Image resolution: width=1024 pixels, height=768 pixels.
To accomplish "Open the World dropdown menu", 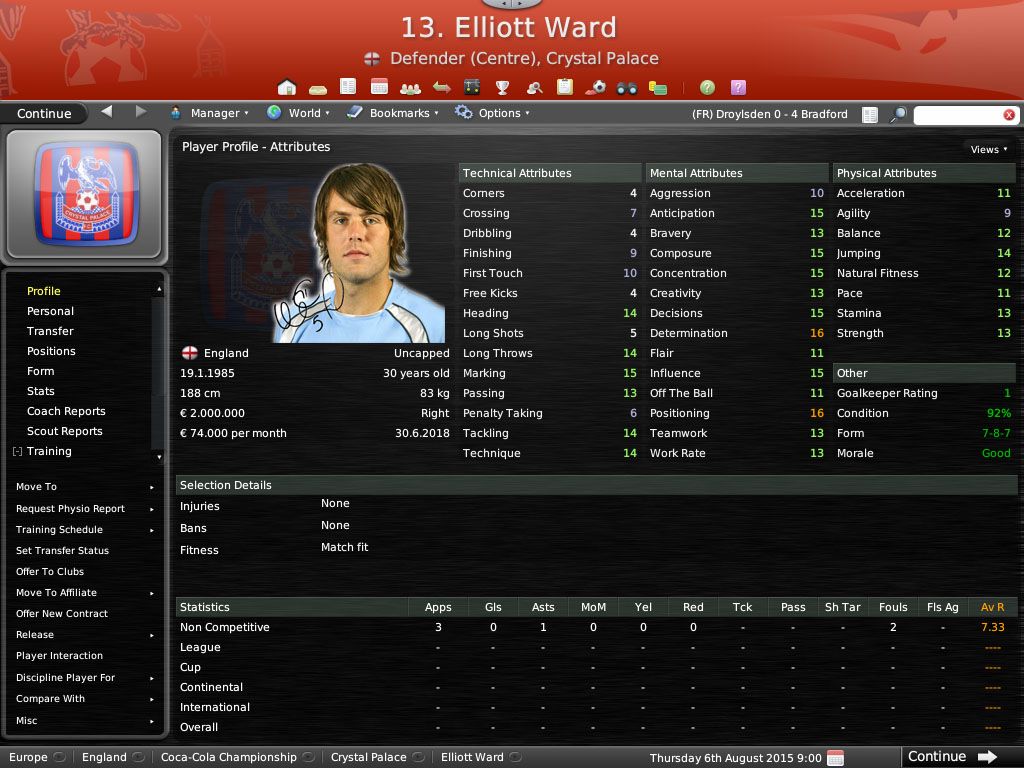I will pos(298,113).
